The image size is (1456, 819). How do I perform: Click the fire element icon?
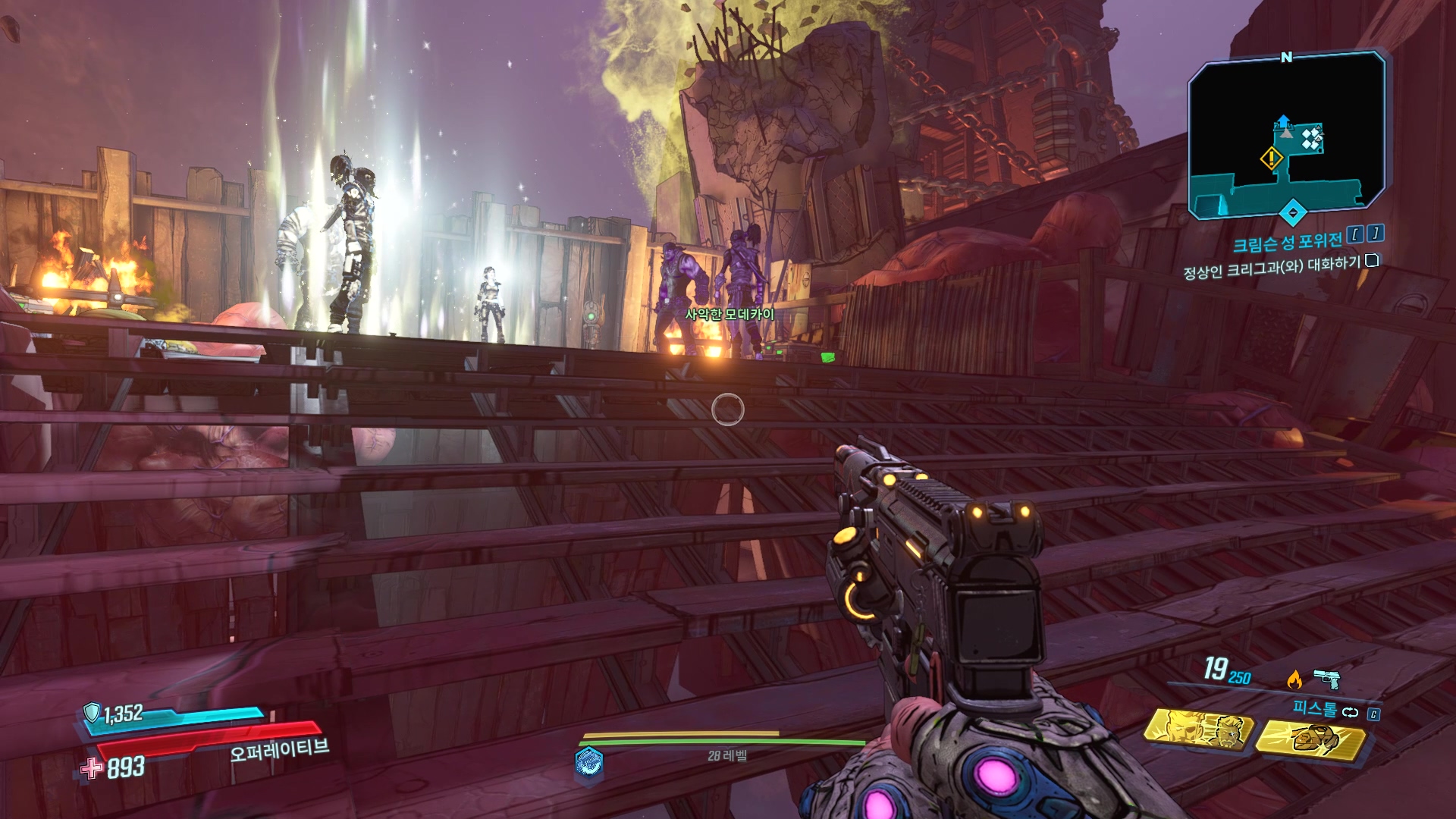[x=1294, y=679]
